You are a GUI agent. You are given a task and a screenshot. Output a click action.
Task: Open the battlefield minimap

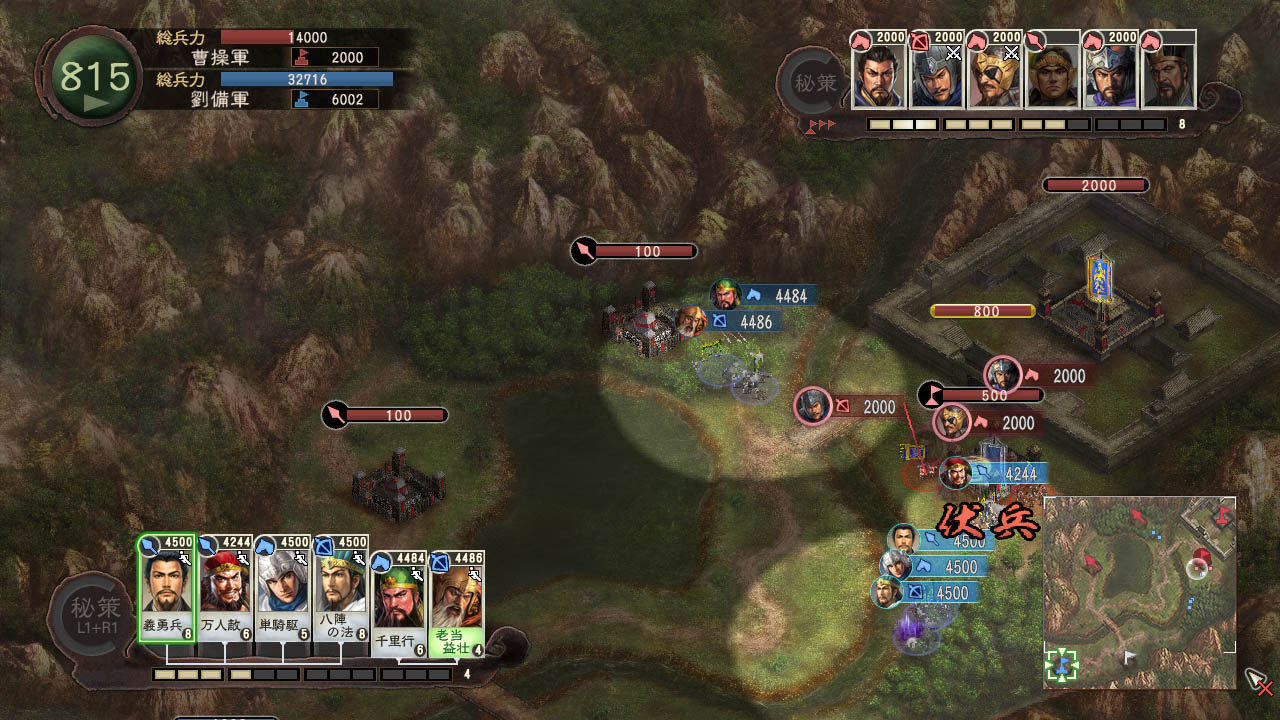[x=1139, y=592]
